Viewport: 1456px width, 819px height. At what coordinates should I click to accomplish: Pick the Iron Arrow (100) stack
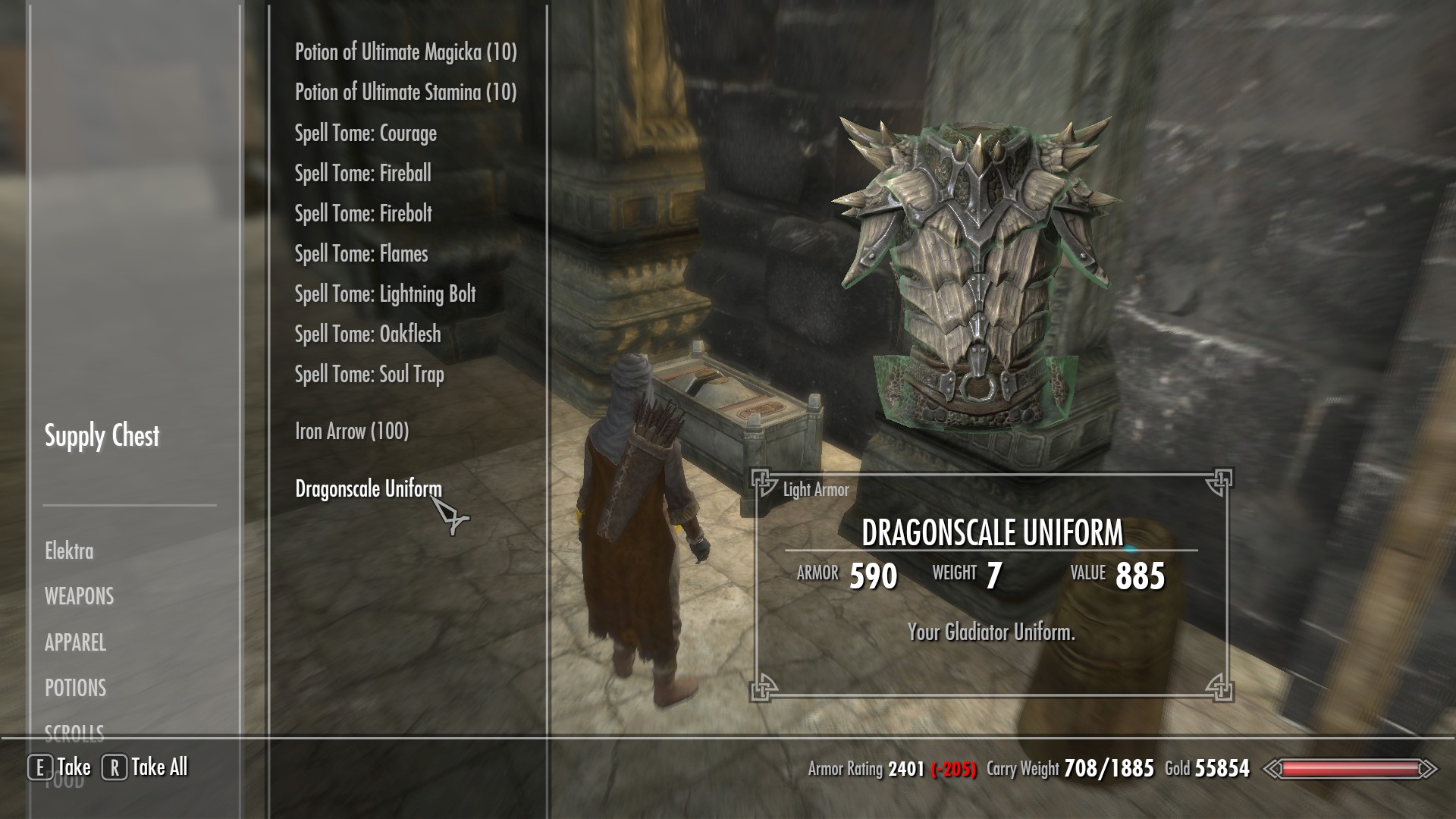[x=352, y=431]
